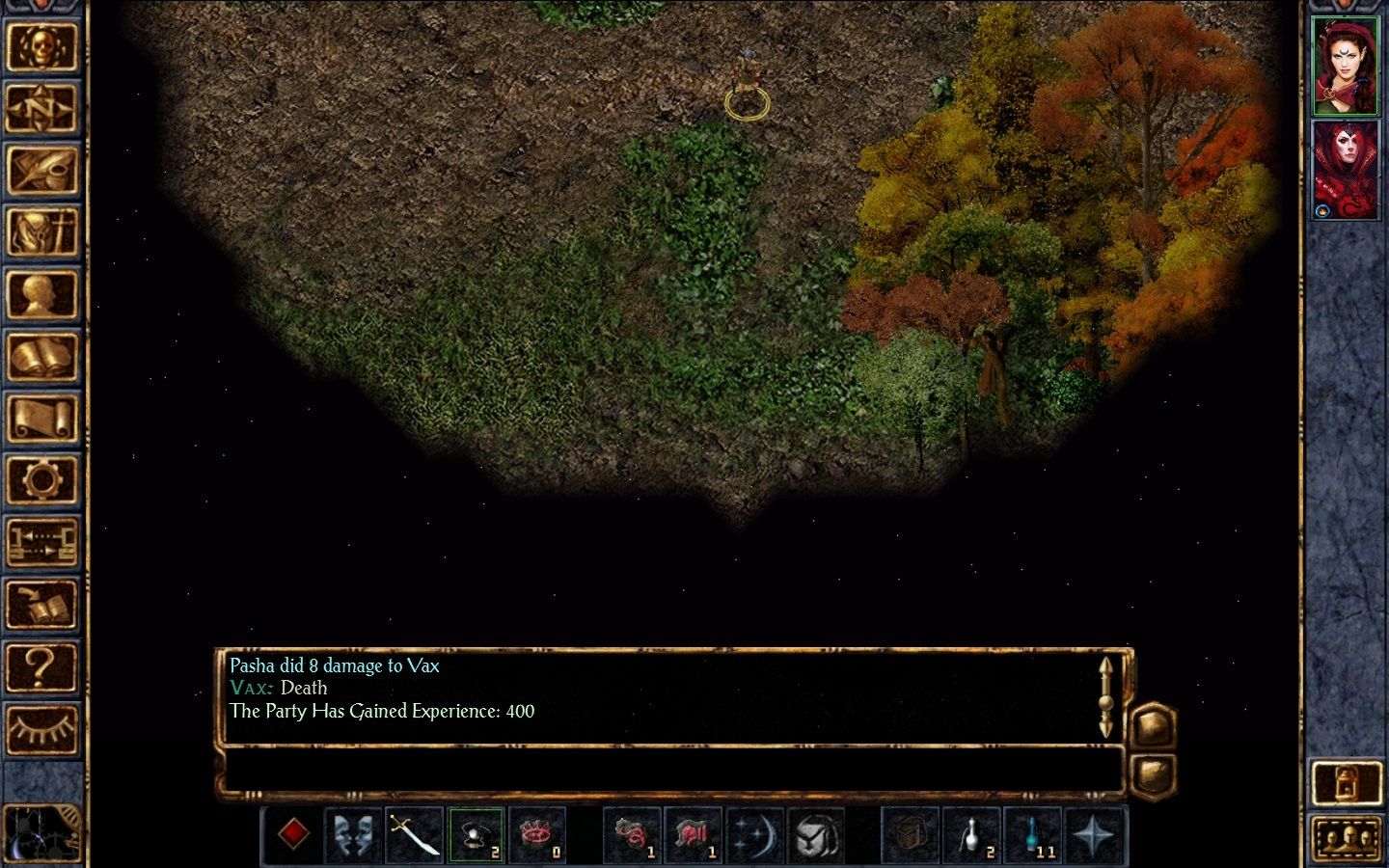
Task: Open game options via the gear icon
Action: 43,479
